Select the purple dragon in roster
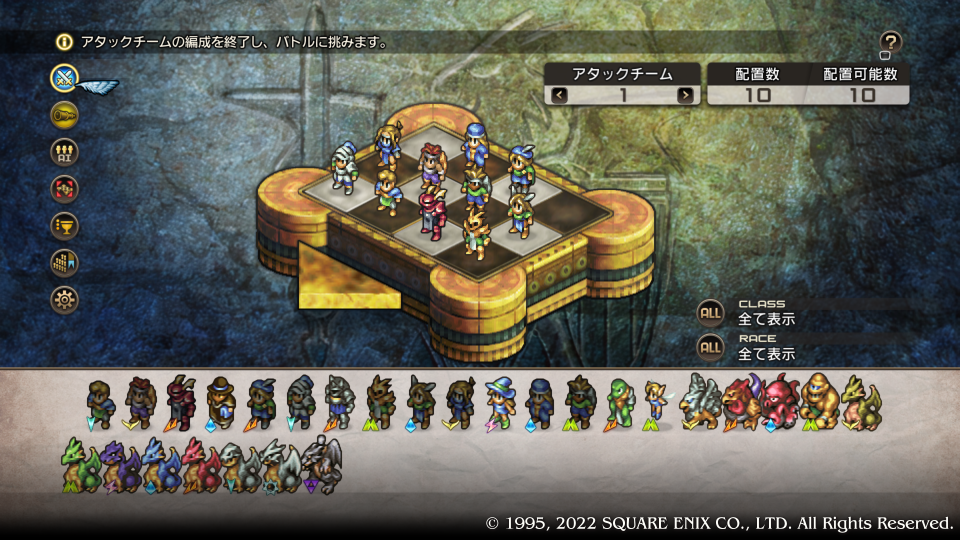 [117, 462]
